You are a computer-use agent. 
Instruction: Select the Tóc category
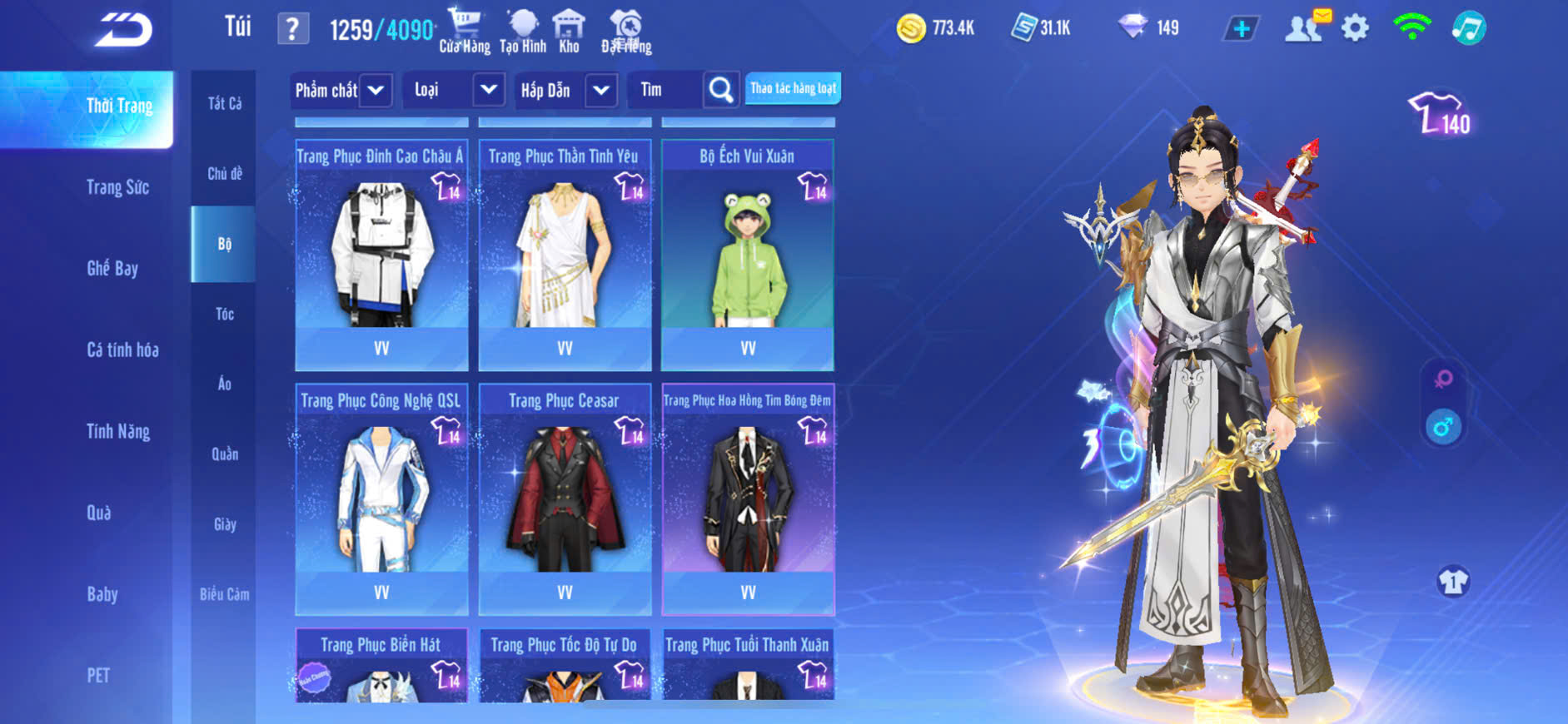224,314
